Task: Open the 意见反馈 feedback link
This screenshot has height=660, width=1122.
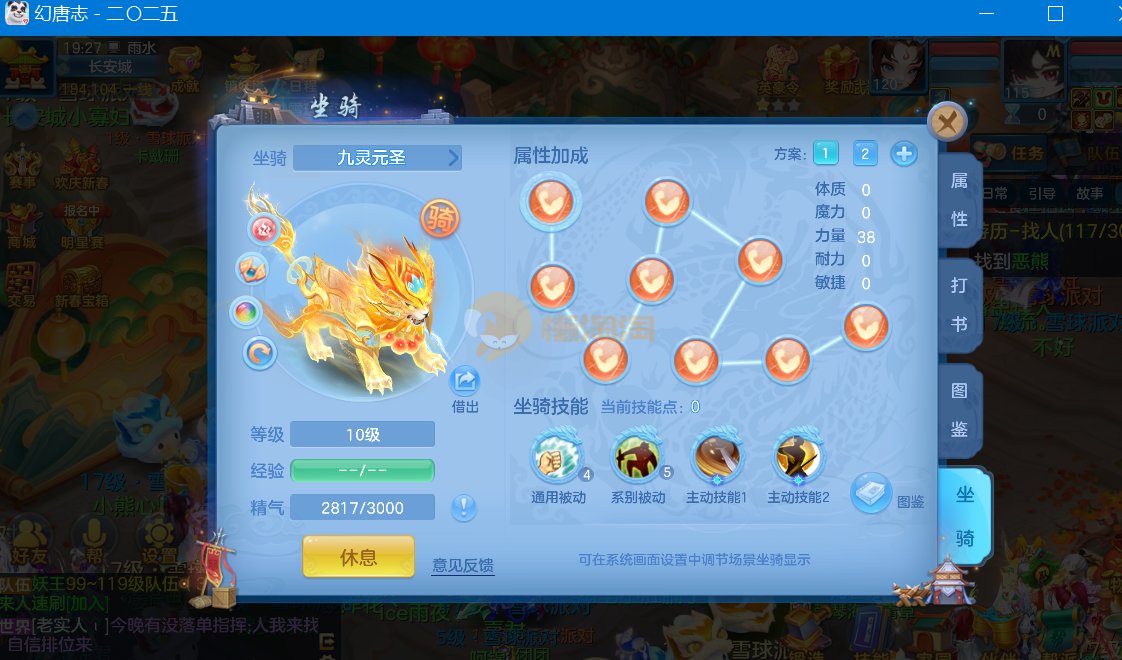Action: [x=463, y=566]
